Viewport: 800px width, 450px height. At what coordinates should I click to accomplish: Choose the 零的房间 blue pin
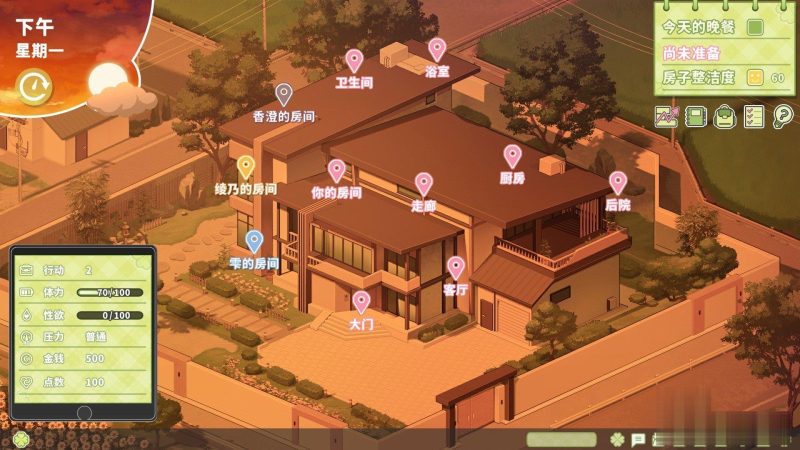click(254, 241)
